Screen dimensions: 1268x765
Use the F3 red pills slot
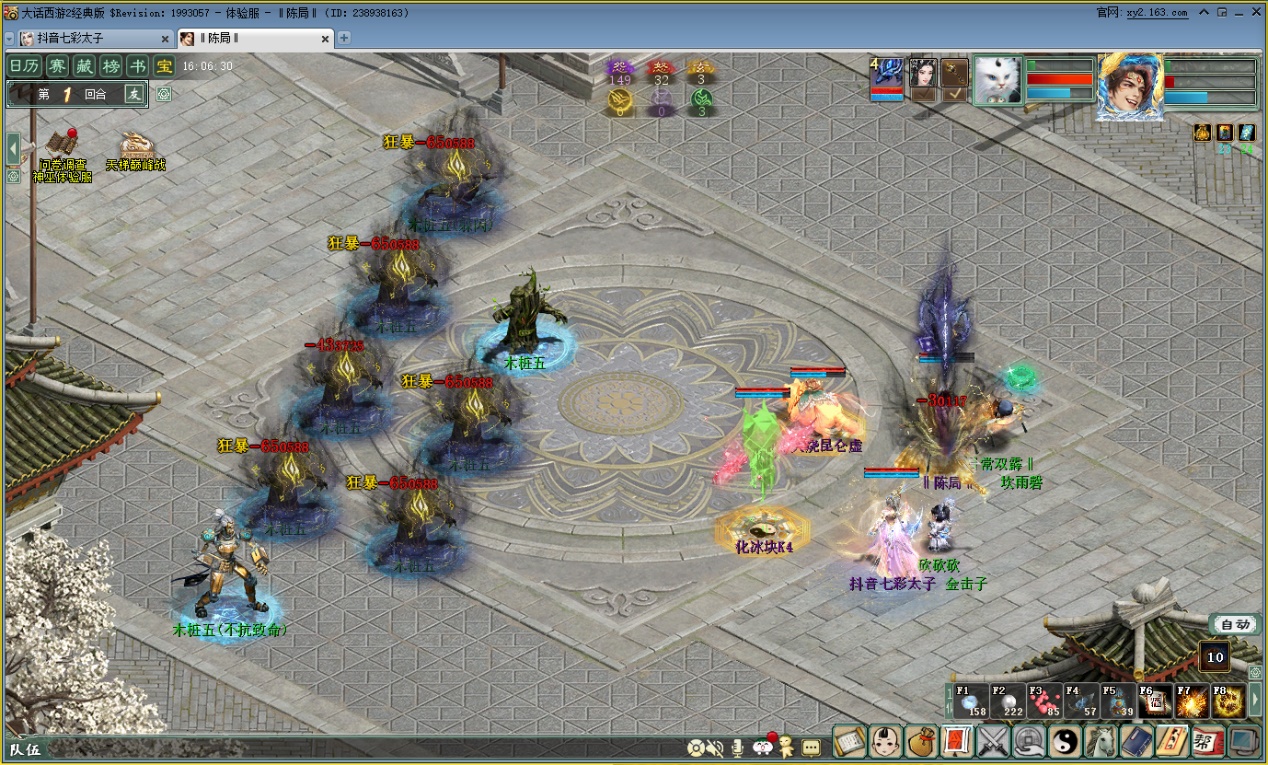(1043, 700)
